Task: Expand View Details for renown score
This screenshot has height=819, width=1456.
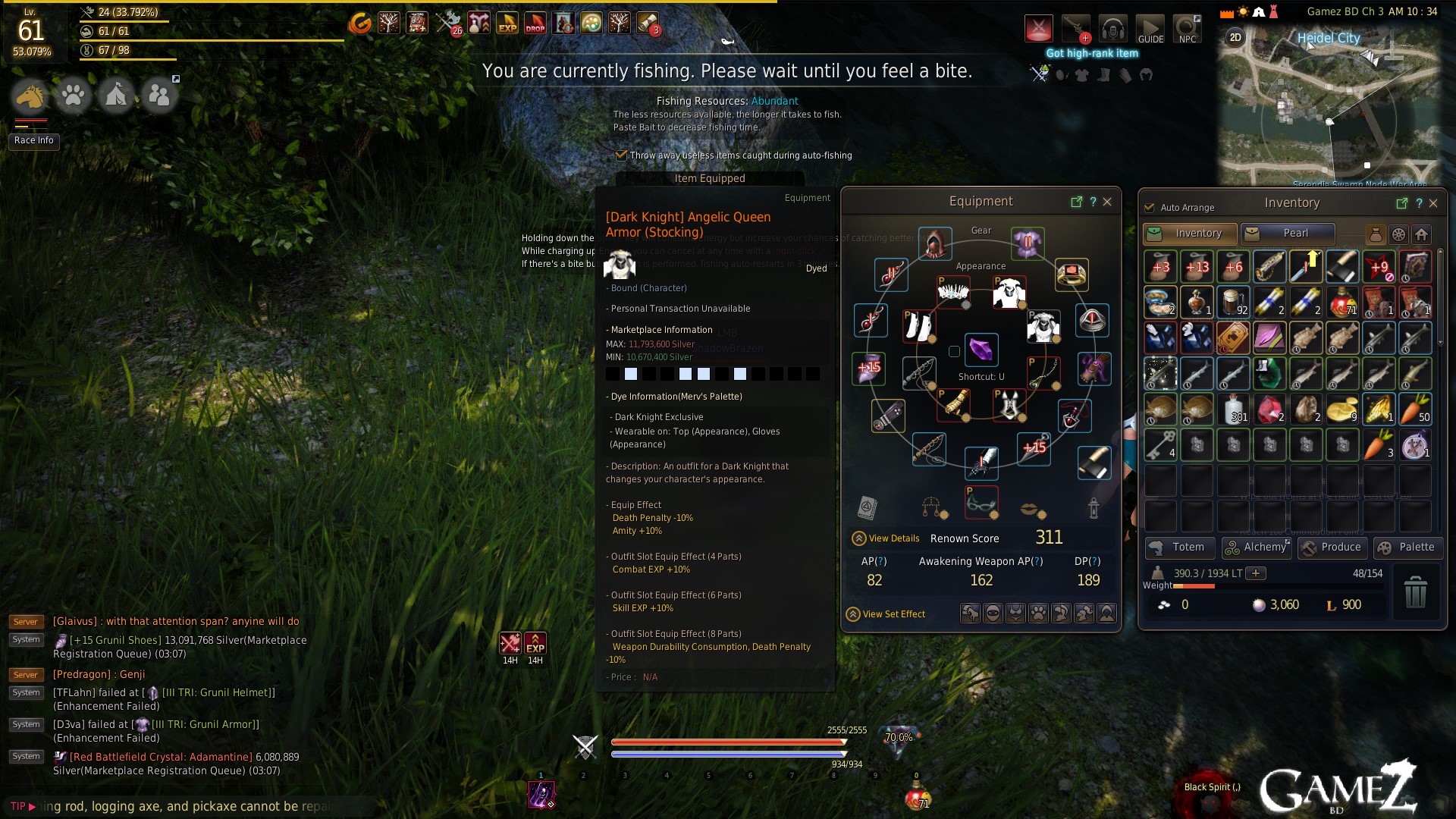Action: tap(886, 538)
